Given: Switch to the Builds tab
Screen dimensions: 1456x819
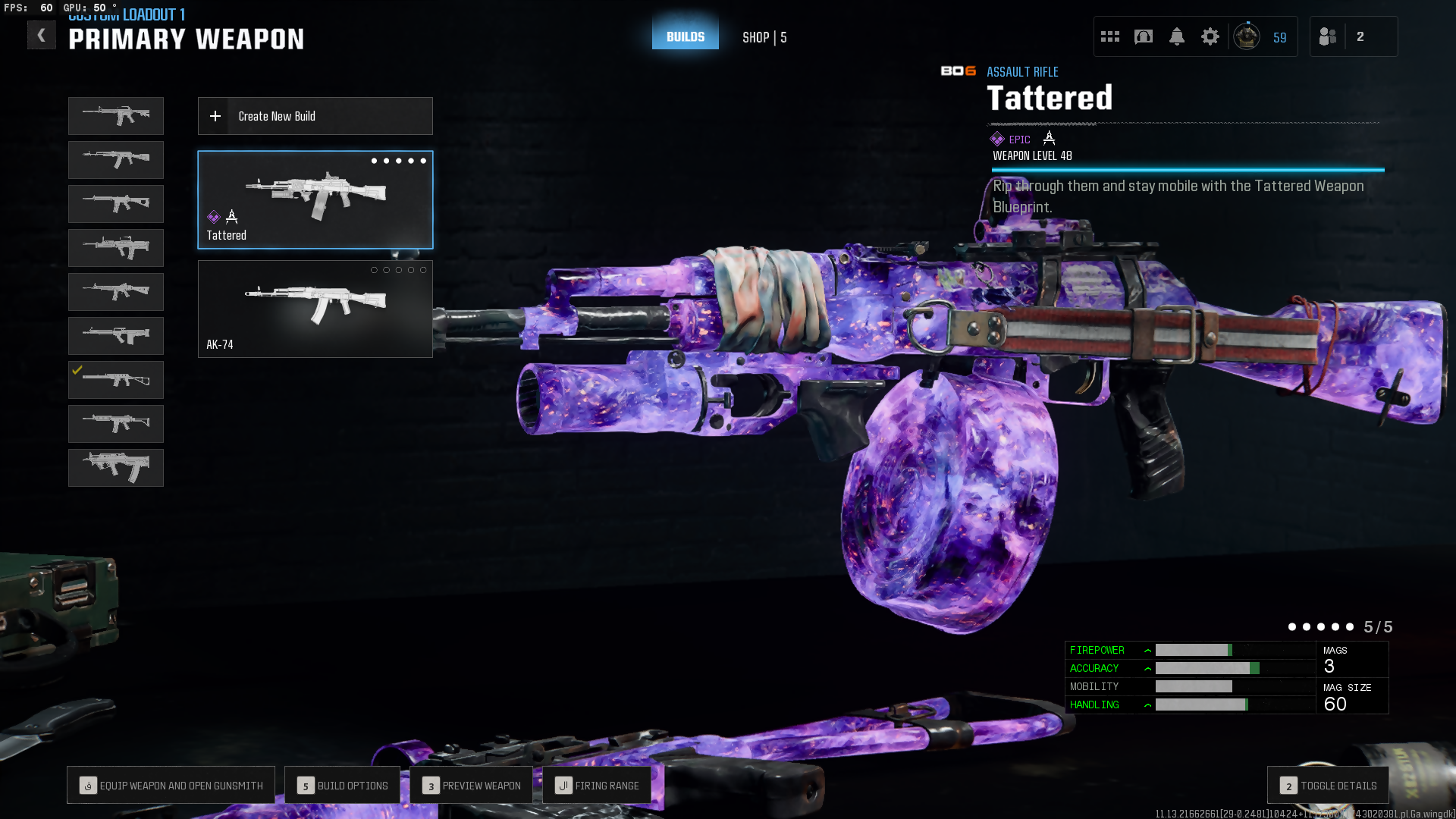Looking at the screenshot, I should point(685,36).
